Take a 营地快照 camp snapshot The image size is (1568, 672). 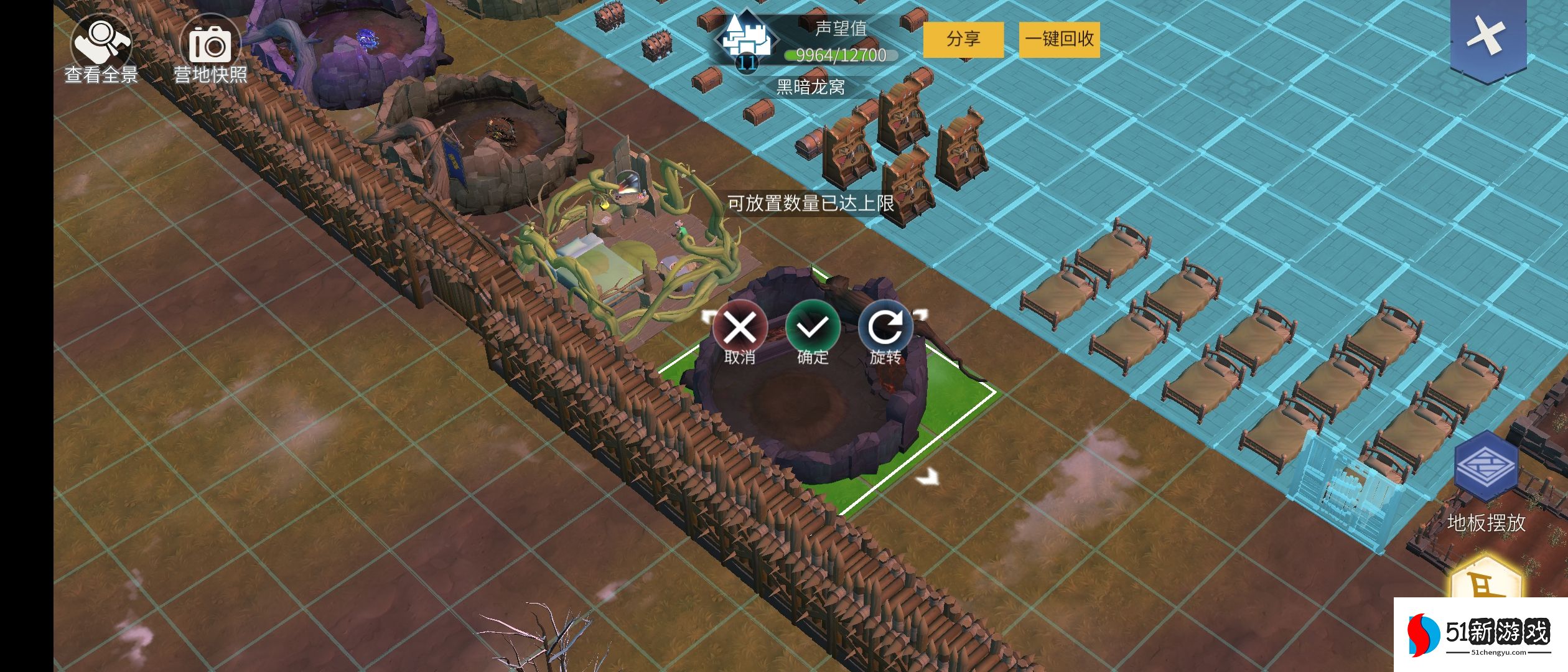coord(210,50)
